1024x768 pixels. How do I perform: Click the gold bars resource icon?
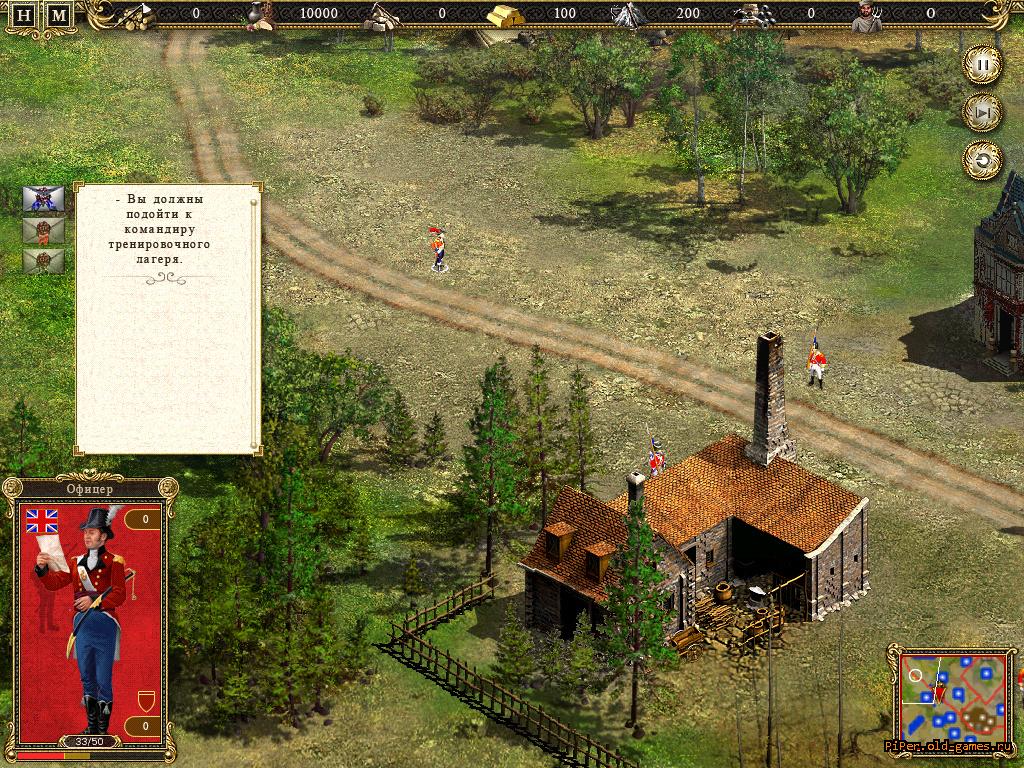pos(504,16)
